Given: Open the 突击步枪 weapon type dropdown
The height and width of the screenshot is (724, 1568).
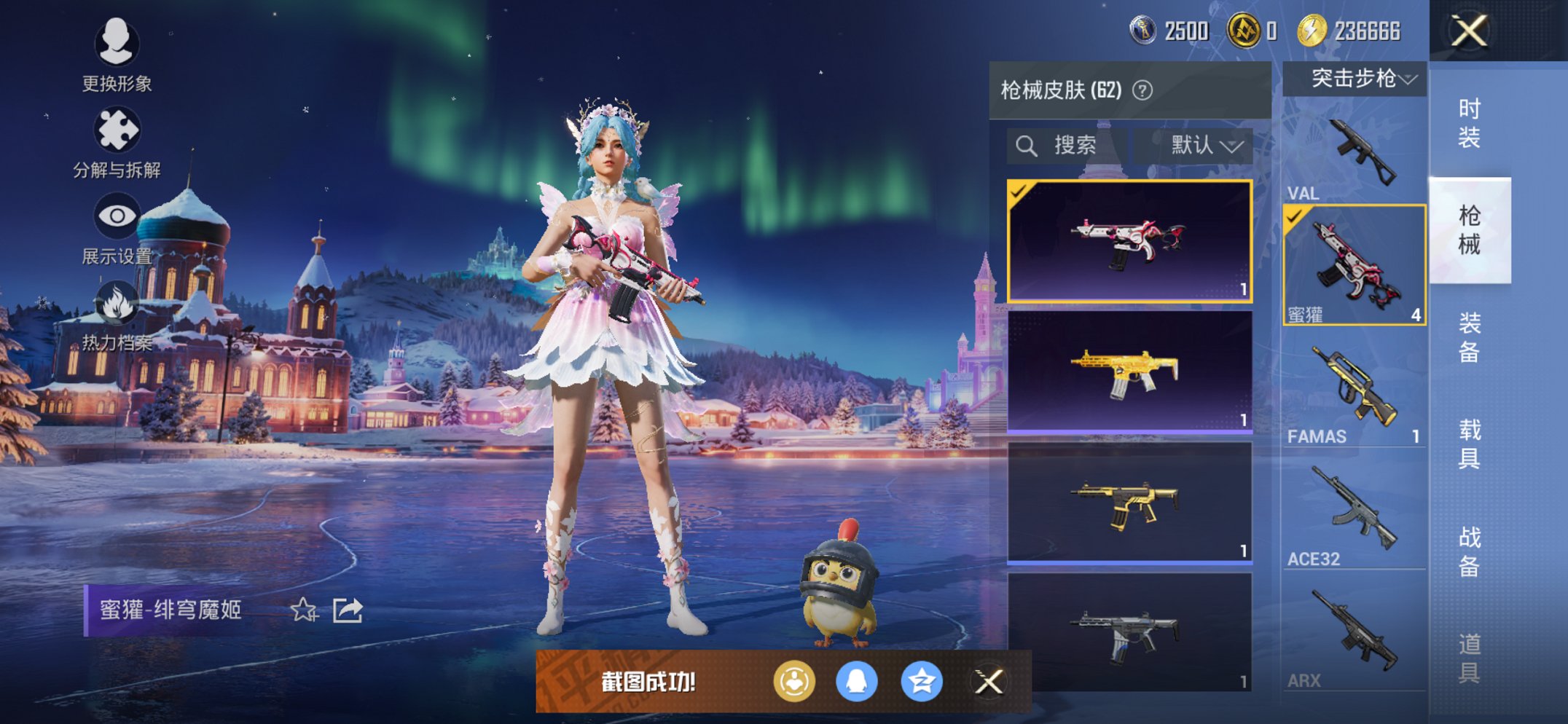Looking at the screenshot, I should point(1355,78).
